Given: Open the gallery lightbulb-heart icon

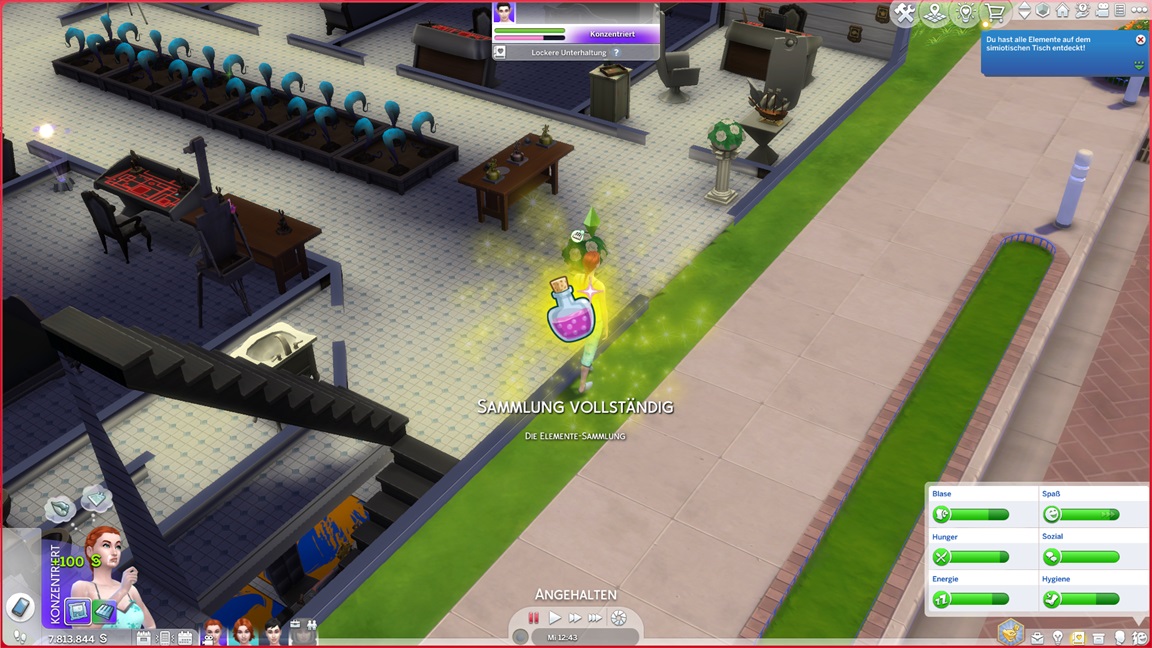Looking at the screenshot, I should 965,13.
